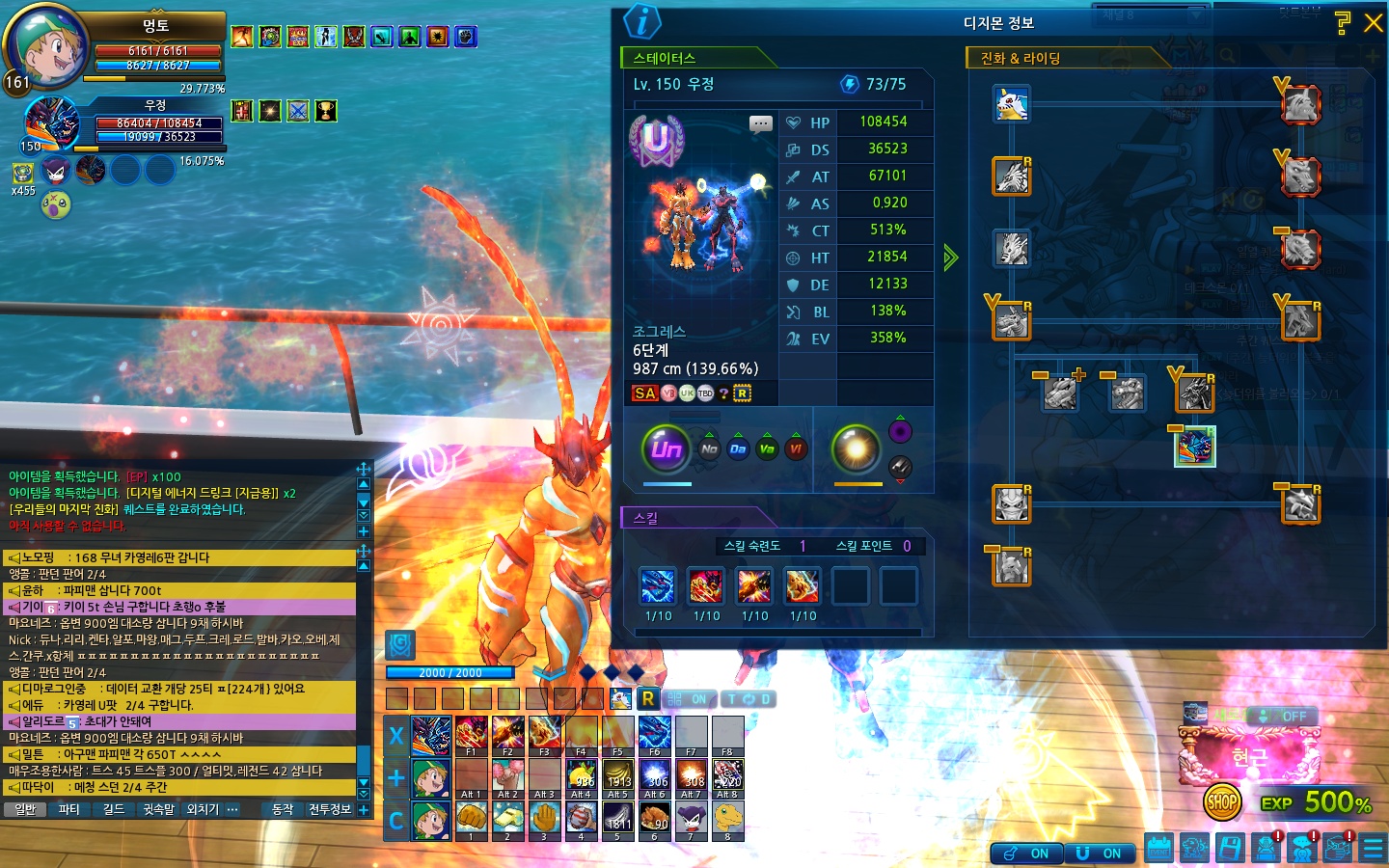Select the white dog Digimon evolution node
1389x868 pixels.
1012,104
